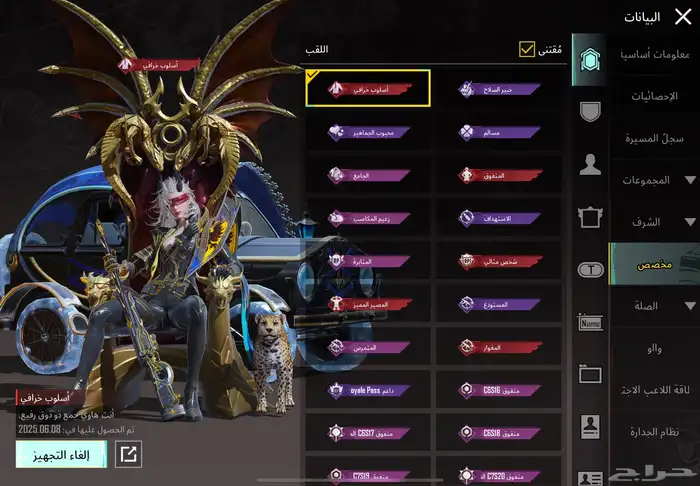
Task: Select the أسلوب خرافي title tile
Action: click(368, 88)
